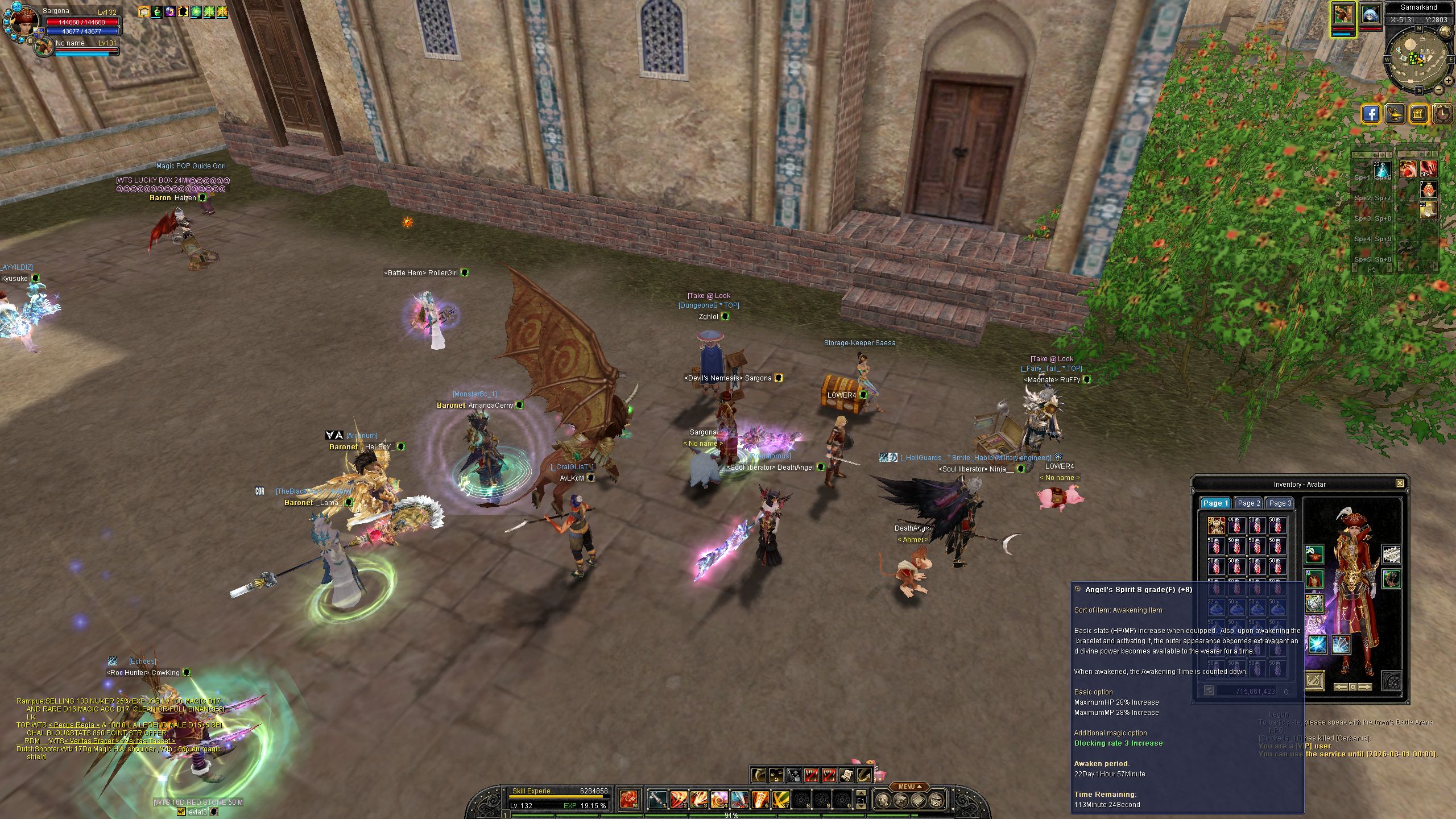The image size is (1456, 819).
Task: Select the golden armor item in inventory
Action: click(1216, 526)
